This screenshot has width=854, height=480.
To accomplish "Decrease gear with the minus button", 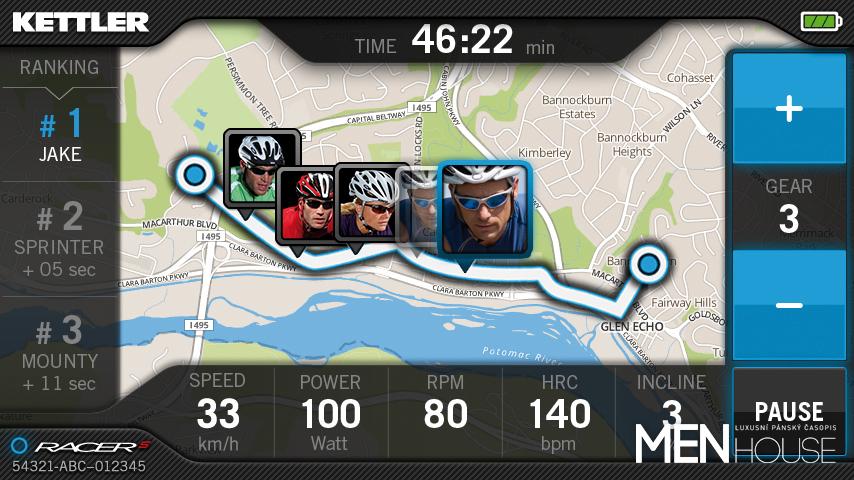I will pos(789,304).
